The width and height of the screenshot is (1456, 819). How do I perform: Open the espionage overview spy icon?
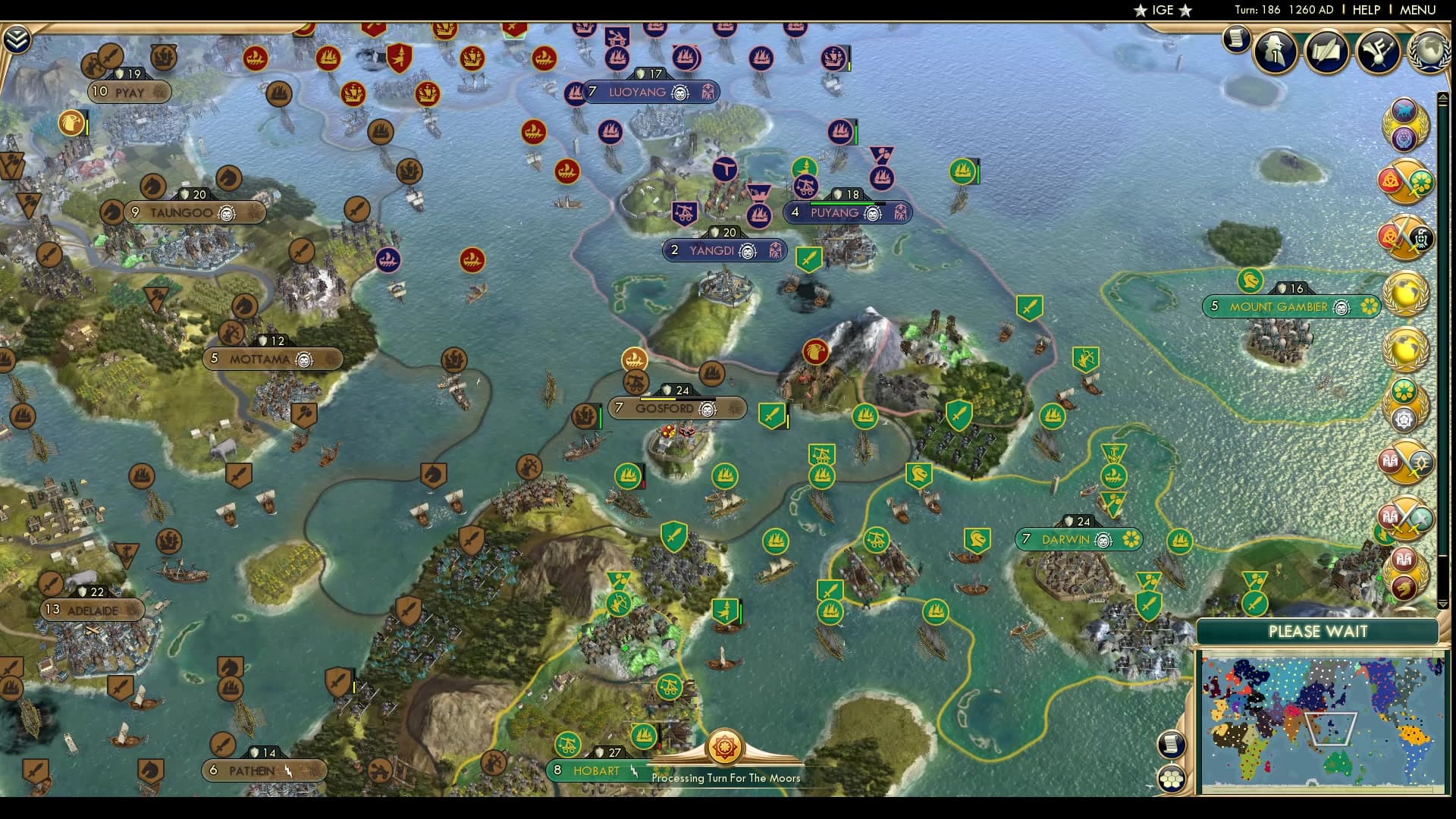pos(1275,52)
